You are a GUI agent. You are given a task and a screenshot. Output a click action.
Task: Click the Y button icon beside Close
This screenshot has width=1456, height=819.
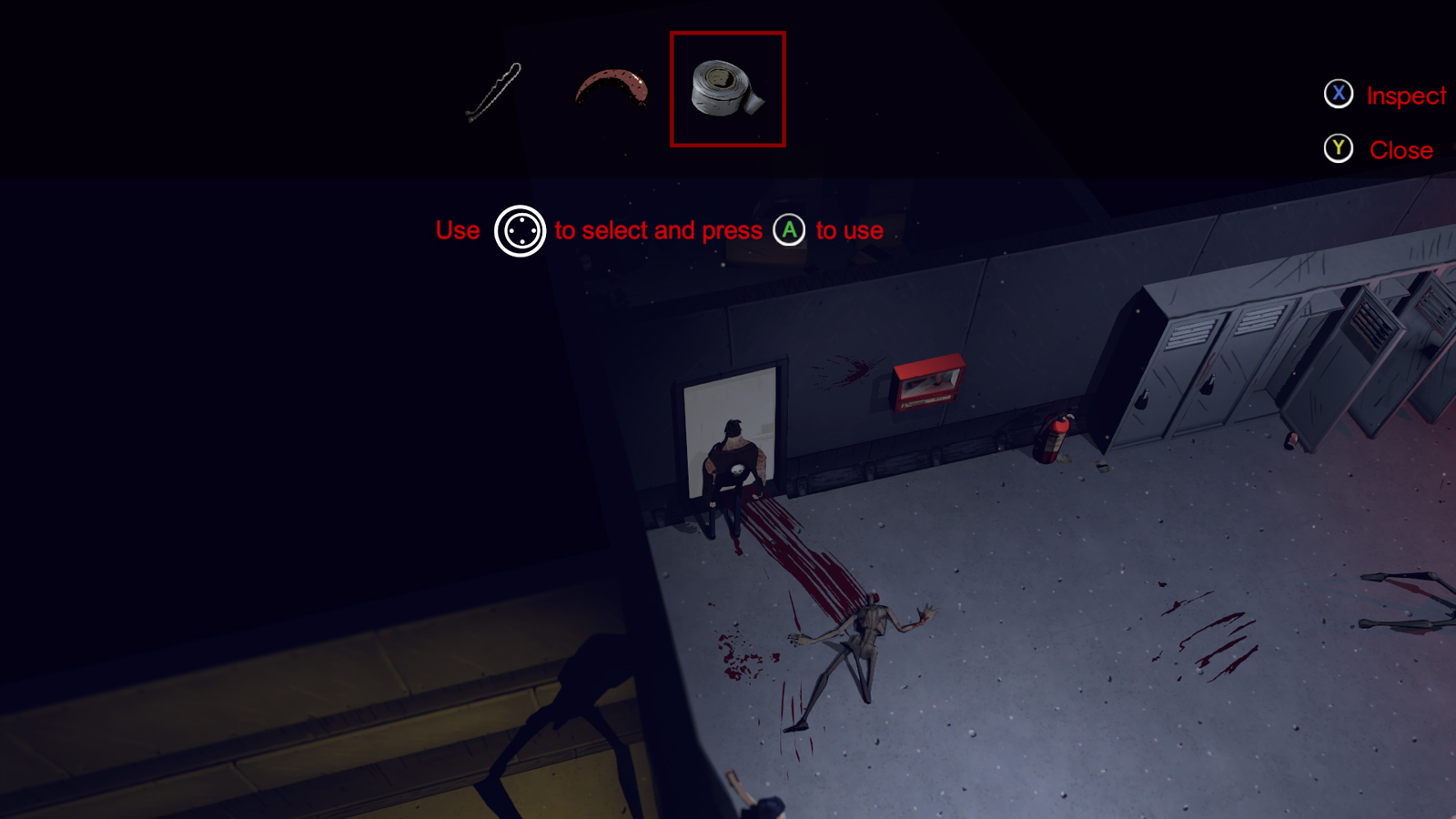(1338, 149)
